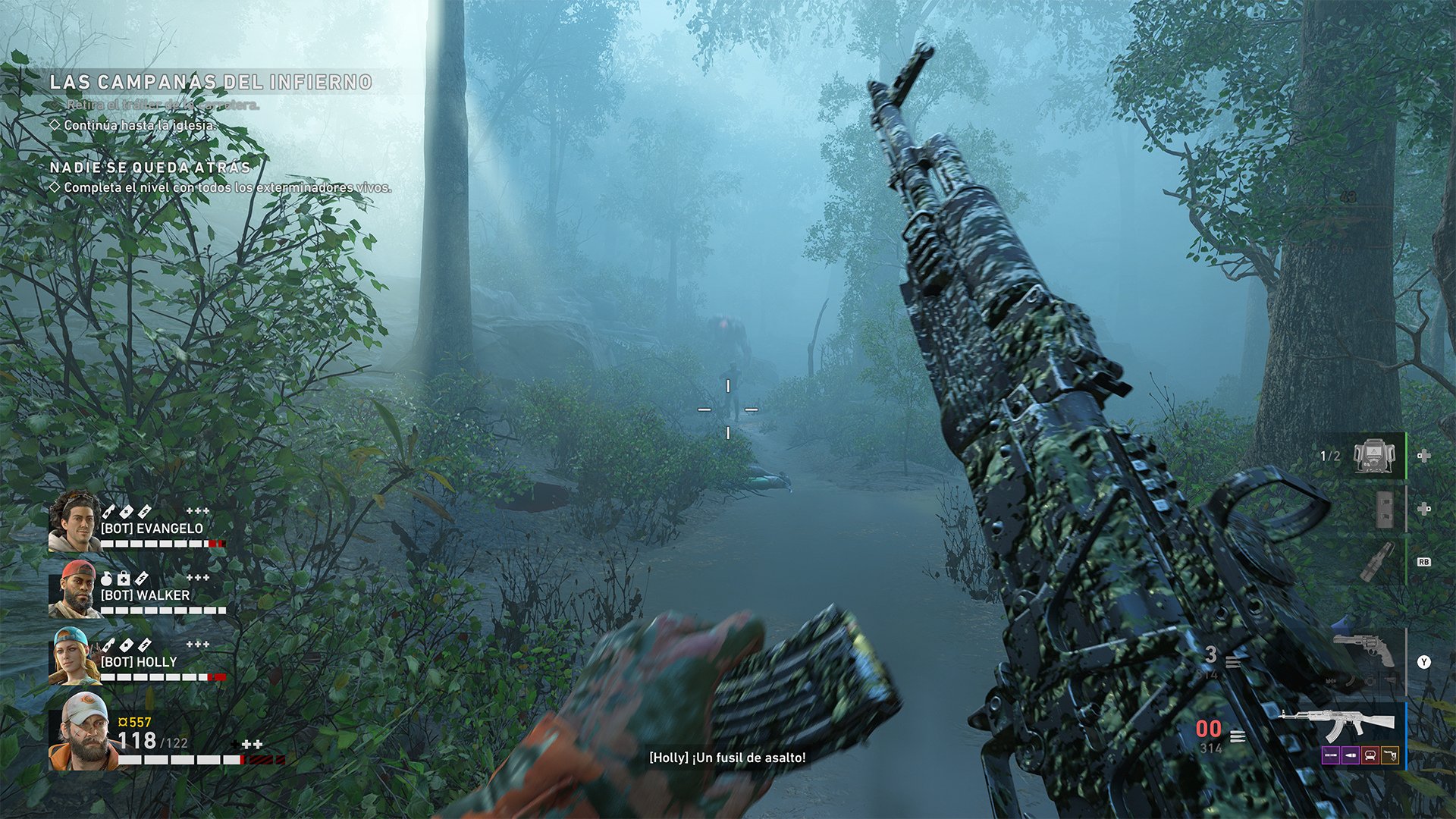
Task: Open the defibrillator support item slot
Action: 1374,456
